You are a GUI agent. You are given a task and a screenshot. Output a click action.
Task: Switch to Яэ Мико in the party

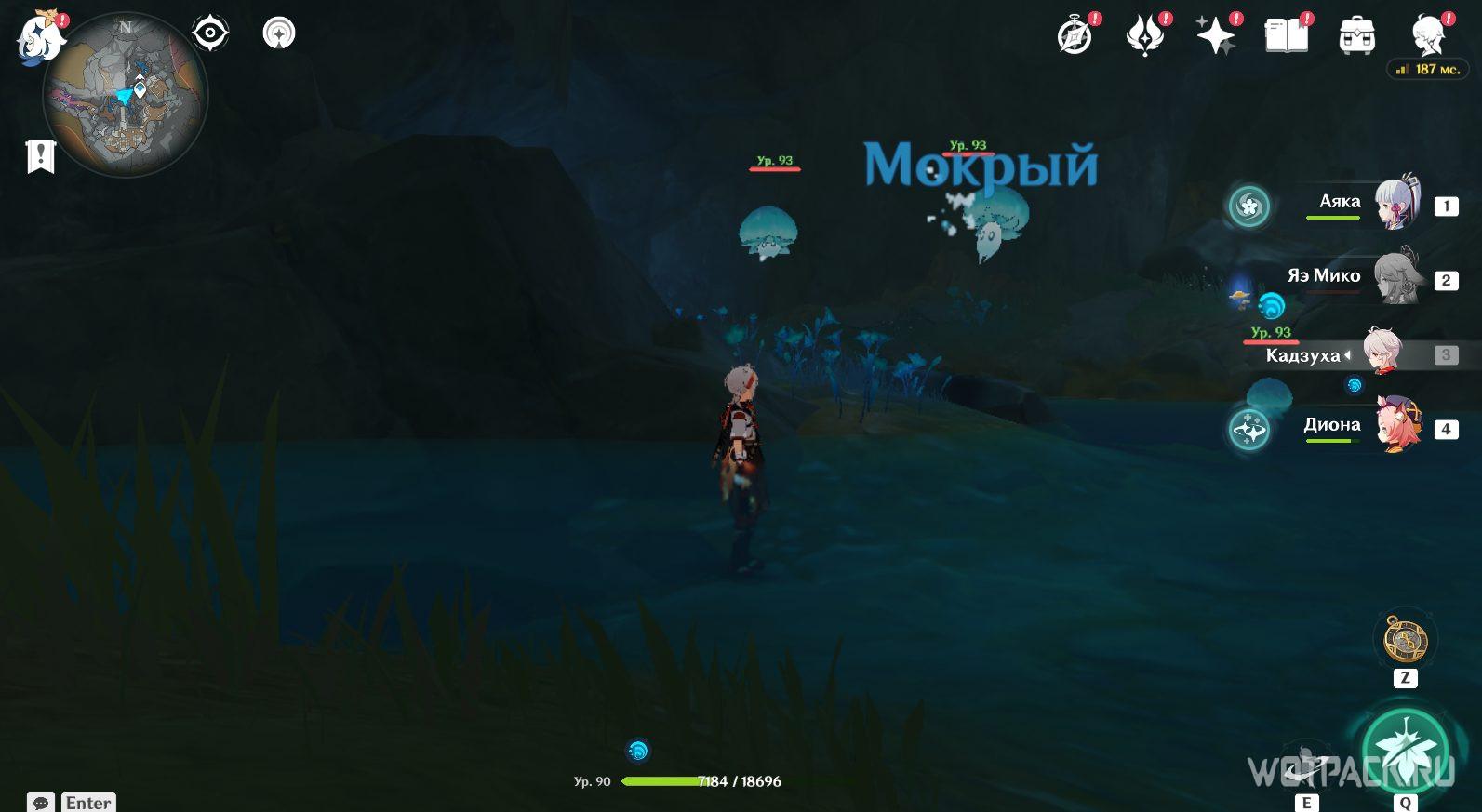click(x=1395, y=278)
